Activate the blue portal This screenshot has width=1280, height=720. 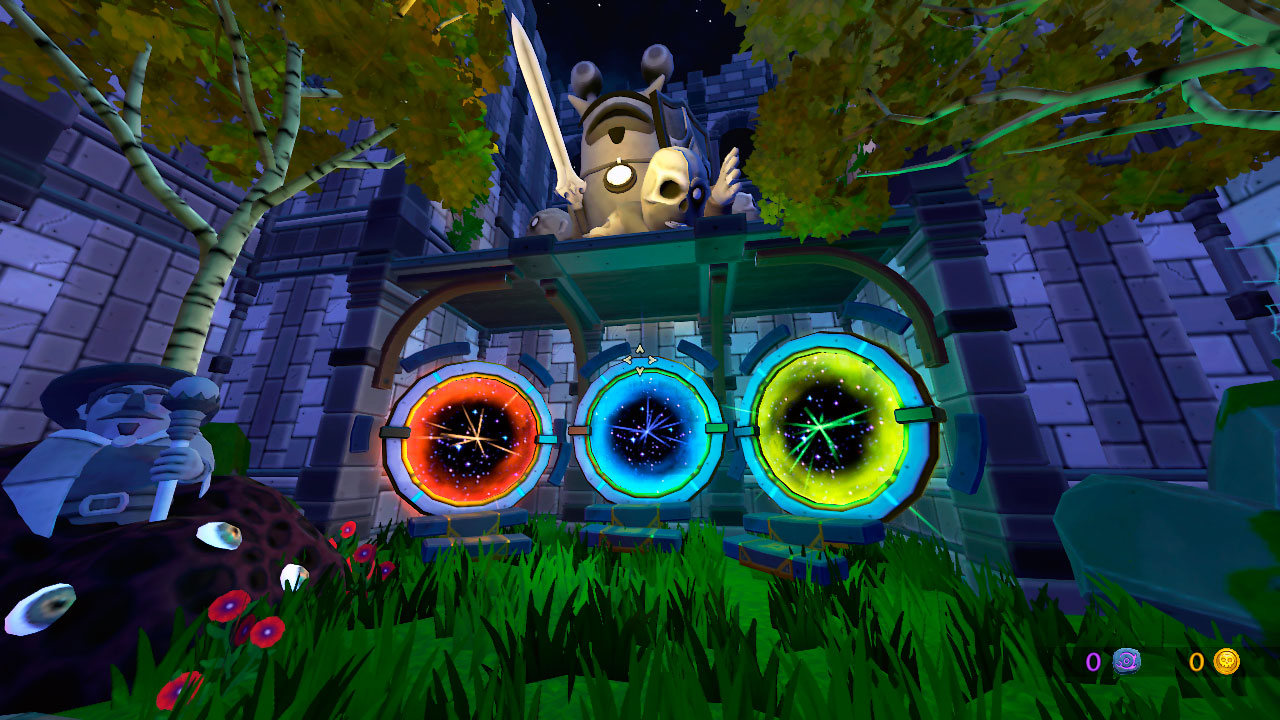point(650,430)
